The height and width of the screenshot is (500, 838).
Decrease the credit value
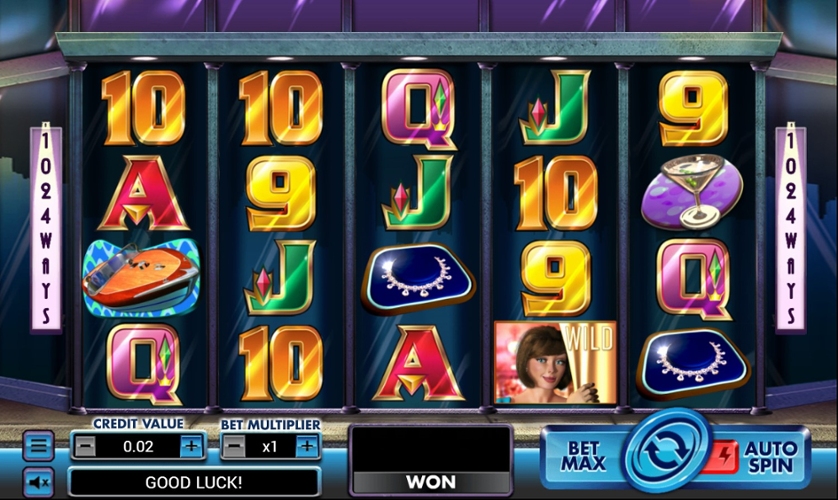[86, 446]
